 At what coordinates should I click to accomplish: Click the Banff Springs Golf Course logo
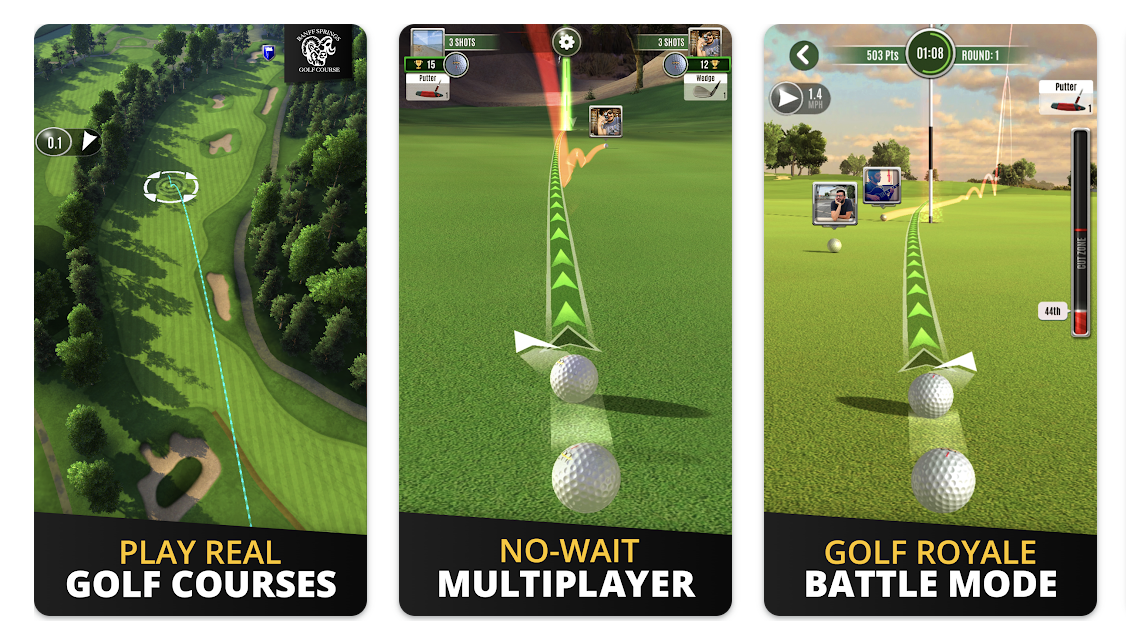pyautogui.click(x=317, y=55)
